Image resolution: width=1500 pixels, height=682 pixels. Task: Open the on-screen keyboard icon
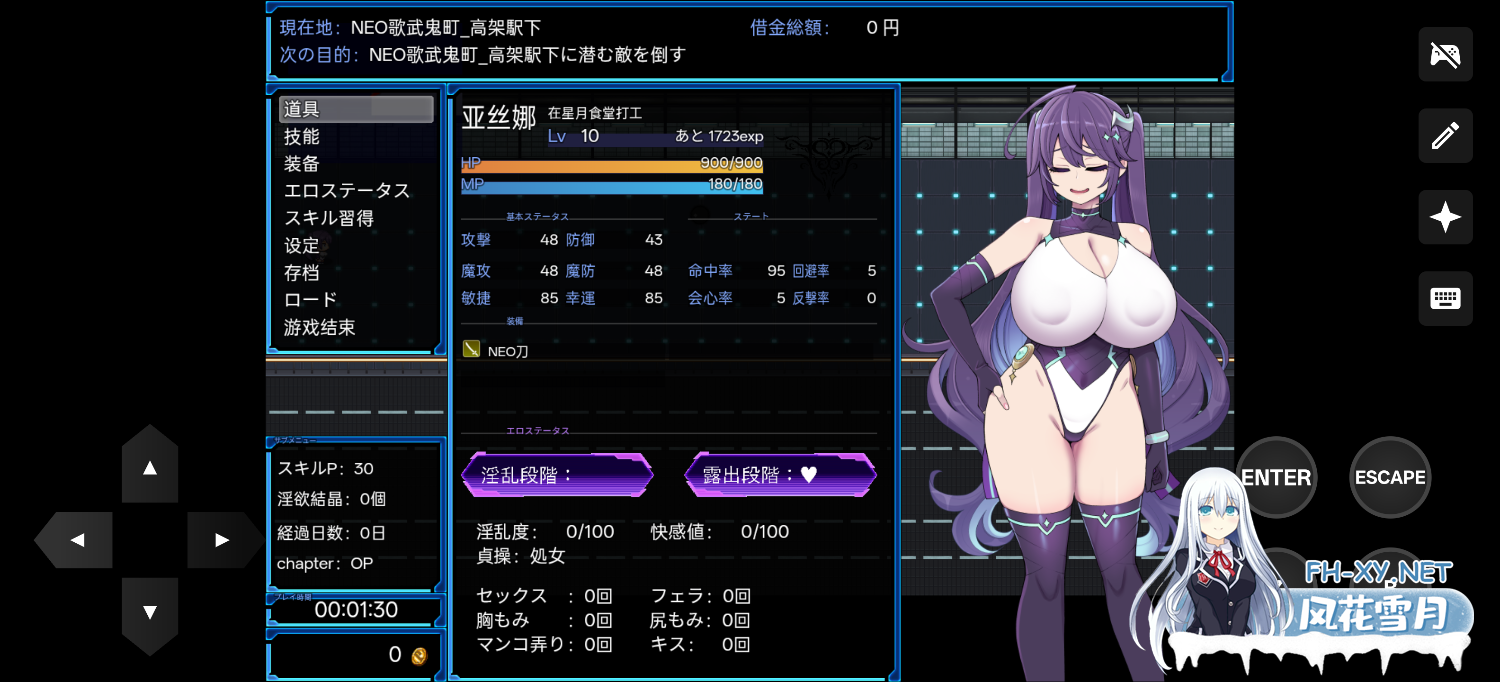[x=1445, y=298]
